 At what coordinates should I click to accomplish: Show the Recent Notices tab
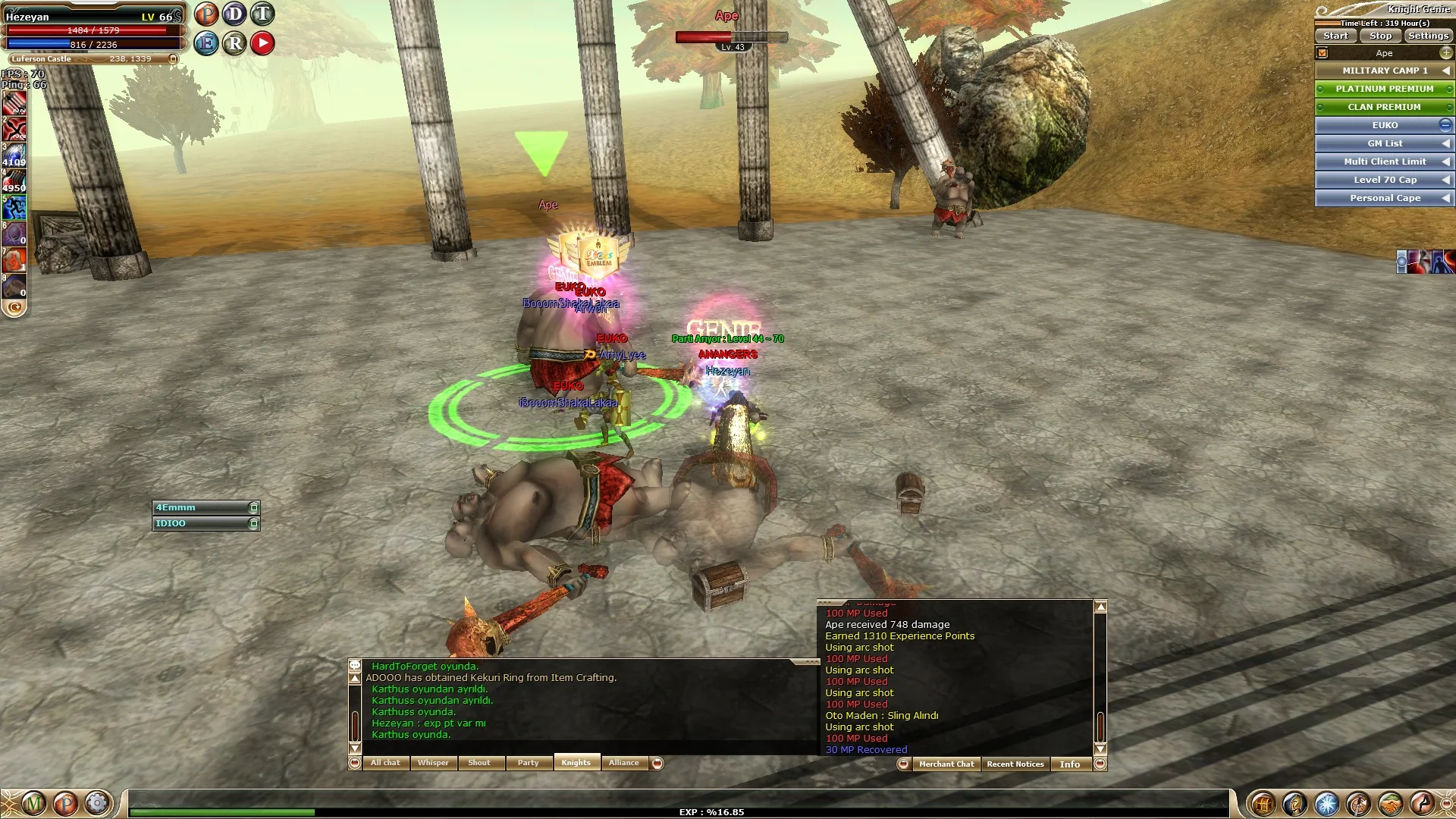click(x=1015, y=764)
